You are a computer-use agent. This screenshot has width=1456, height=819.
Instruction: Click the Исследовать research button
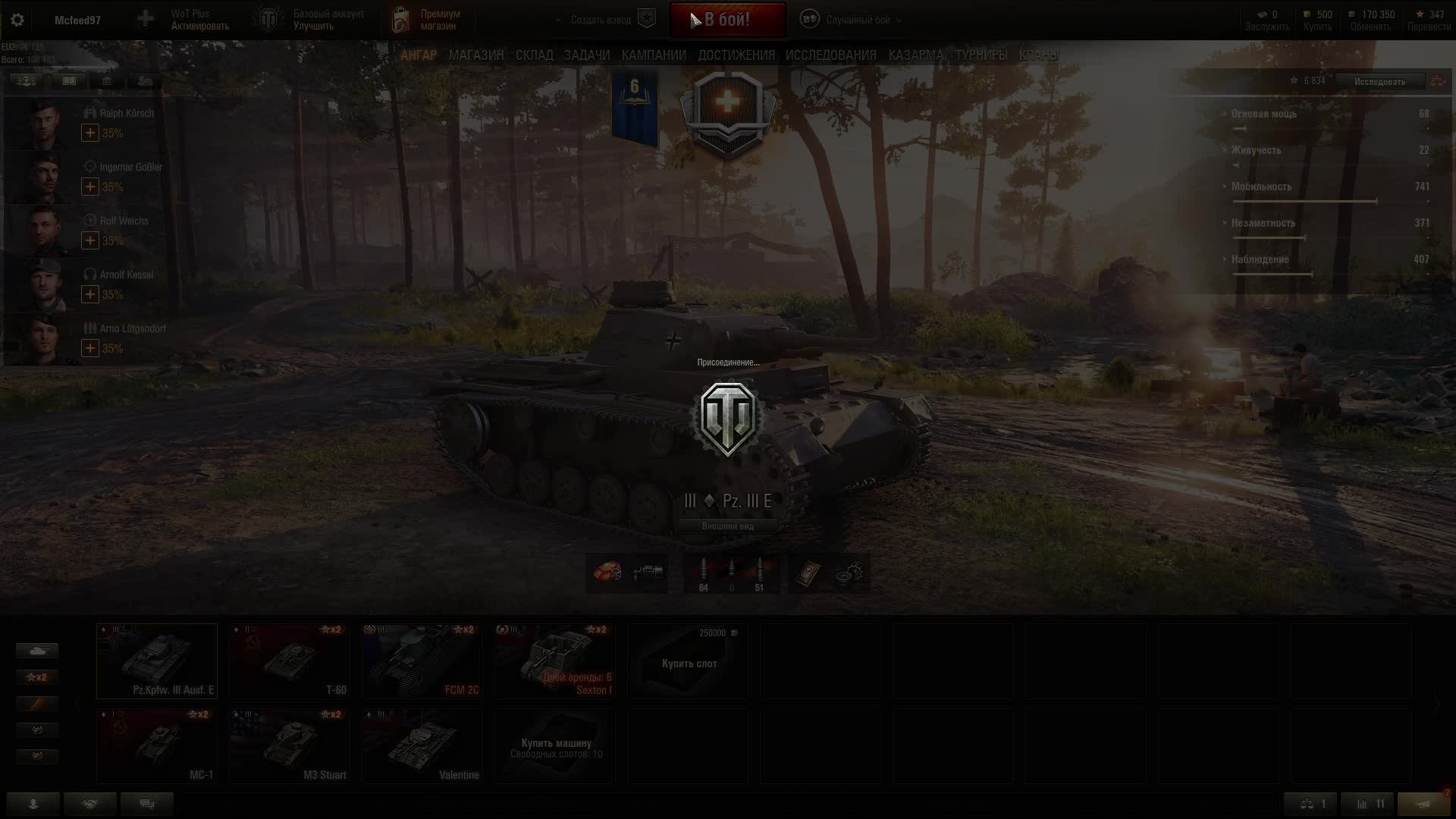click(x=1379, y=82)
